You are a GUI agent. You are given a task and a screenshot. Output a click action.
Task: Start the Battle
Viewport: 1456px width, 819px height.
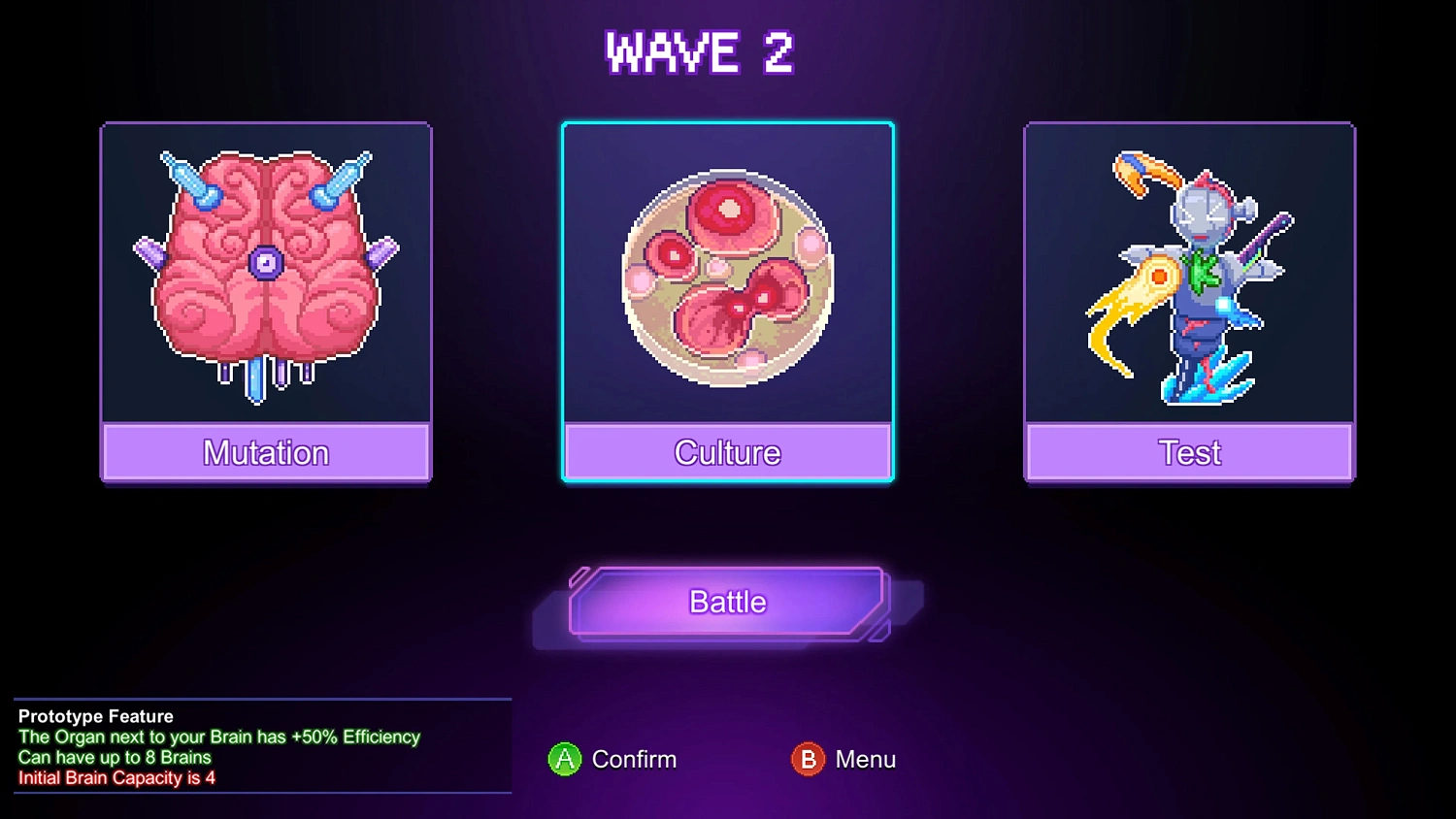pyautogui.click(x=727, y=603)
